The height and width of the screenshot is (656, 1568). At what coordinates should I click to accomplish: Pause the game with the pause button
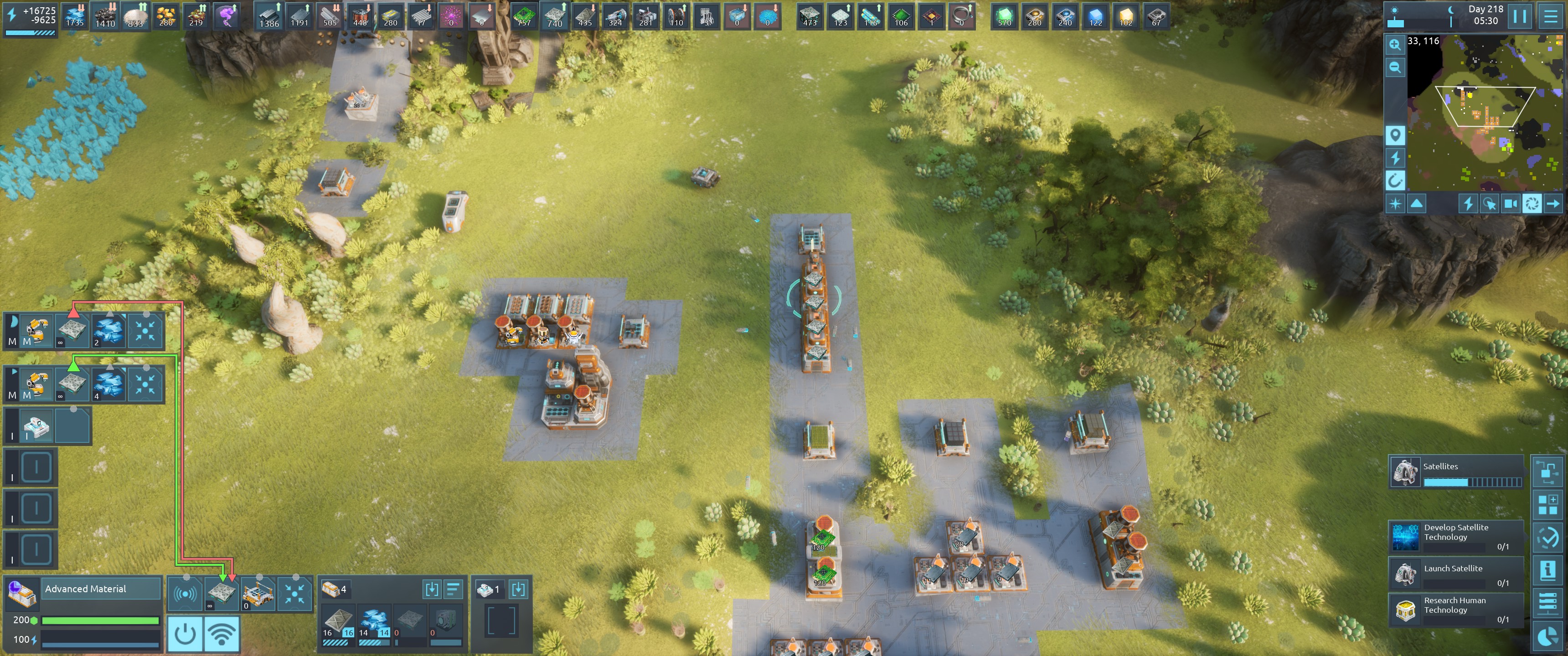1520,16
